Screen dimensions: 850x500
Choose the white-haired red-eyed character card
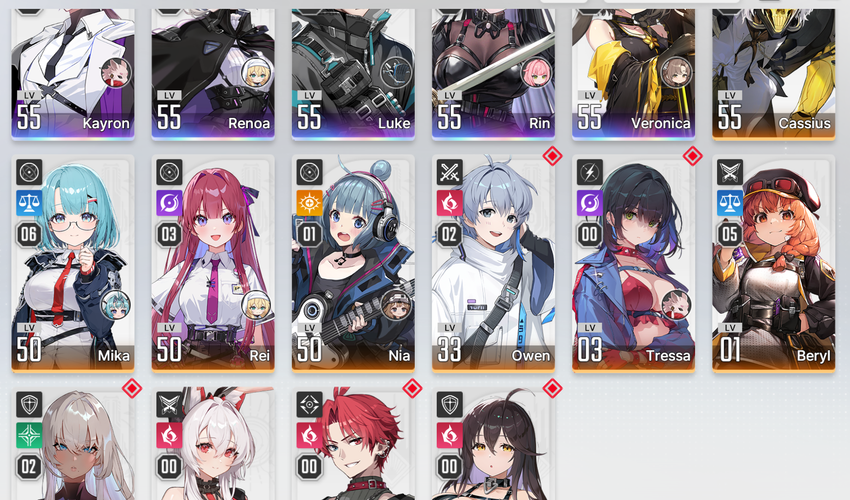point(212,445)
